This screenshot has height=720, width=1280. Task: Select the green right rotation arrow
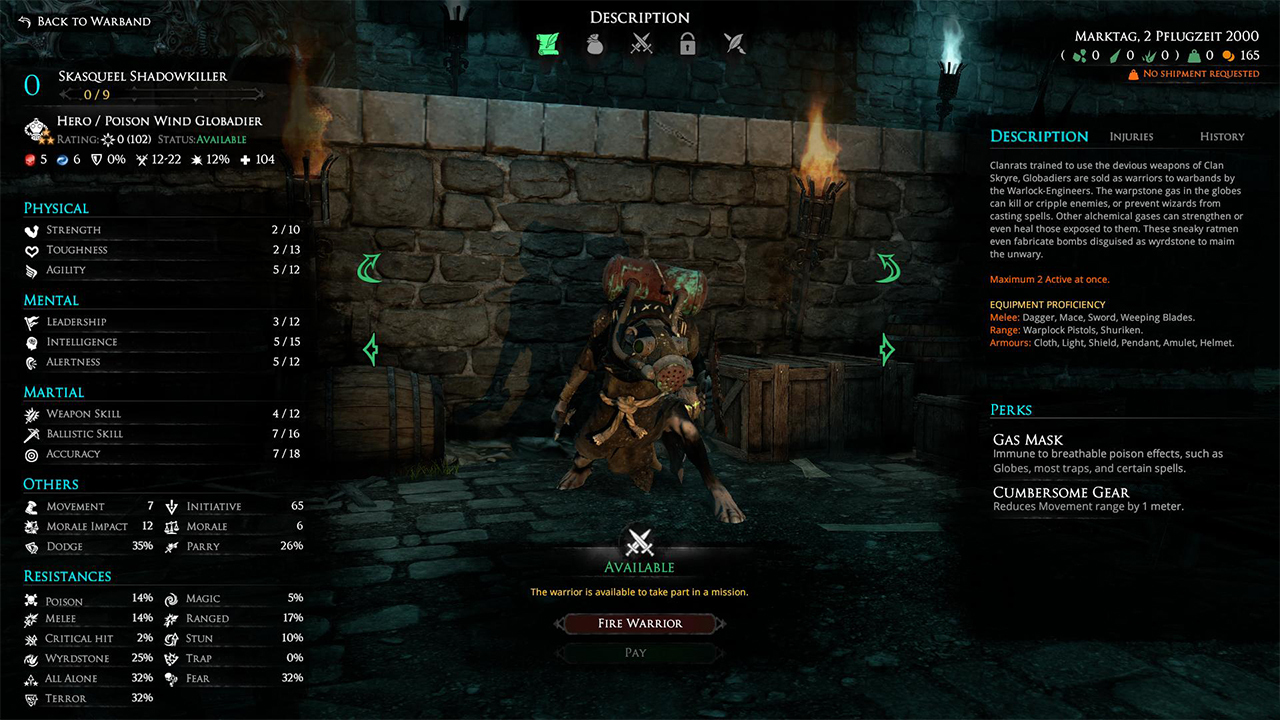click(886, 269)
